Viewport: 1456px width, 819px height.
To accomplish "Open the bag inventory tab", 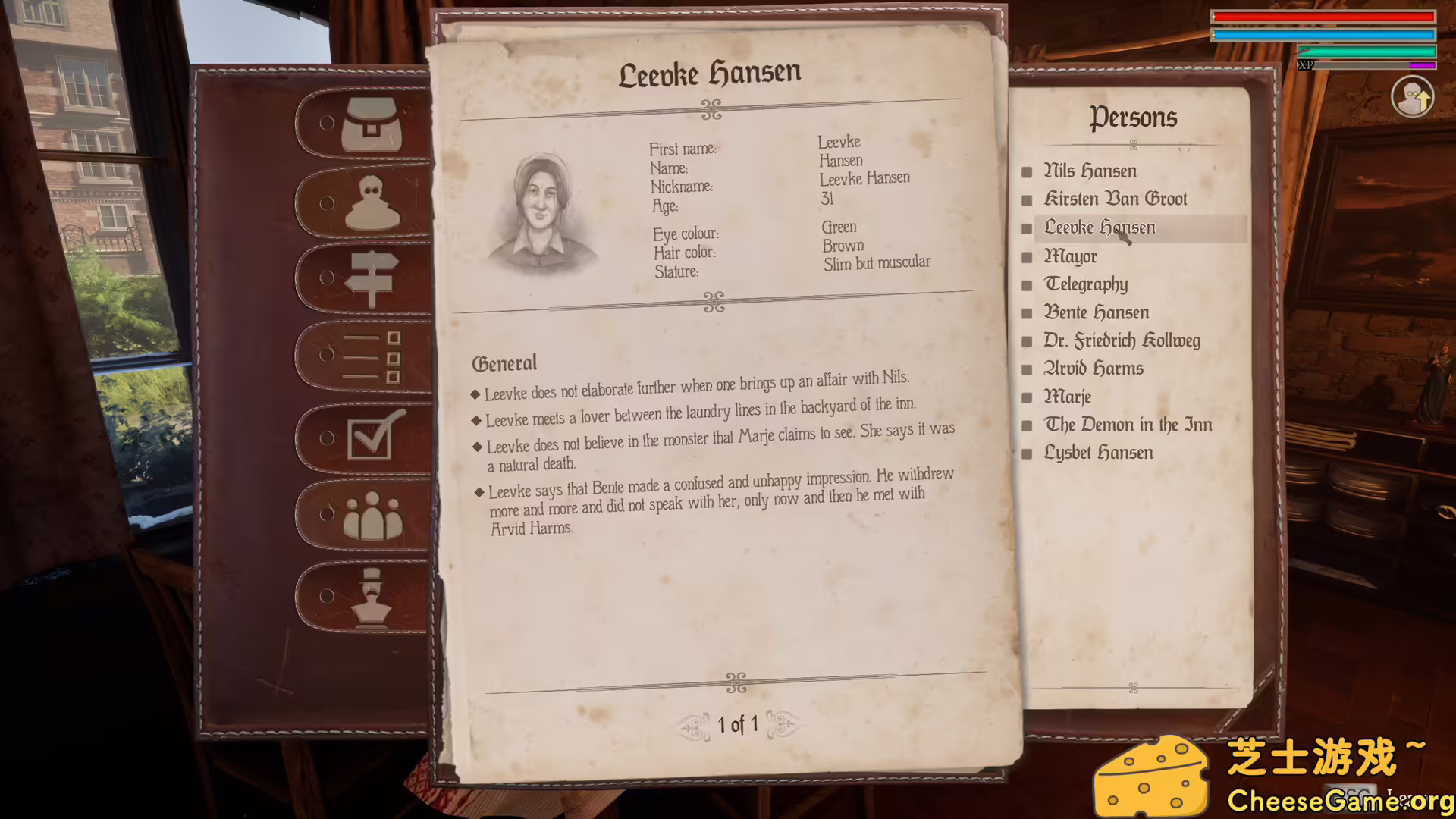I will [370, 125].
